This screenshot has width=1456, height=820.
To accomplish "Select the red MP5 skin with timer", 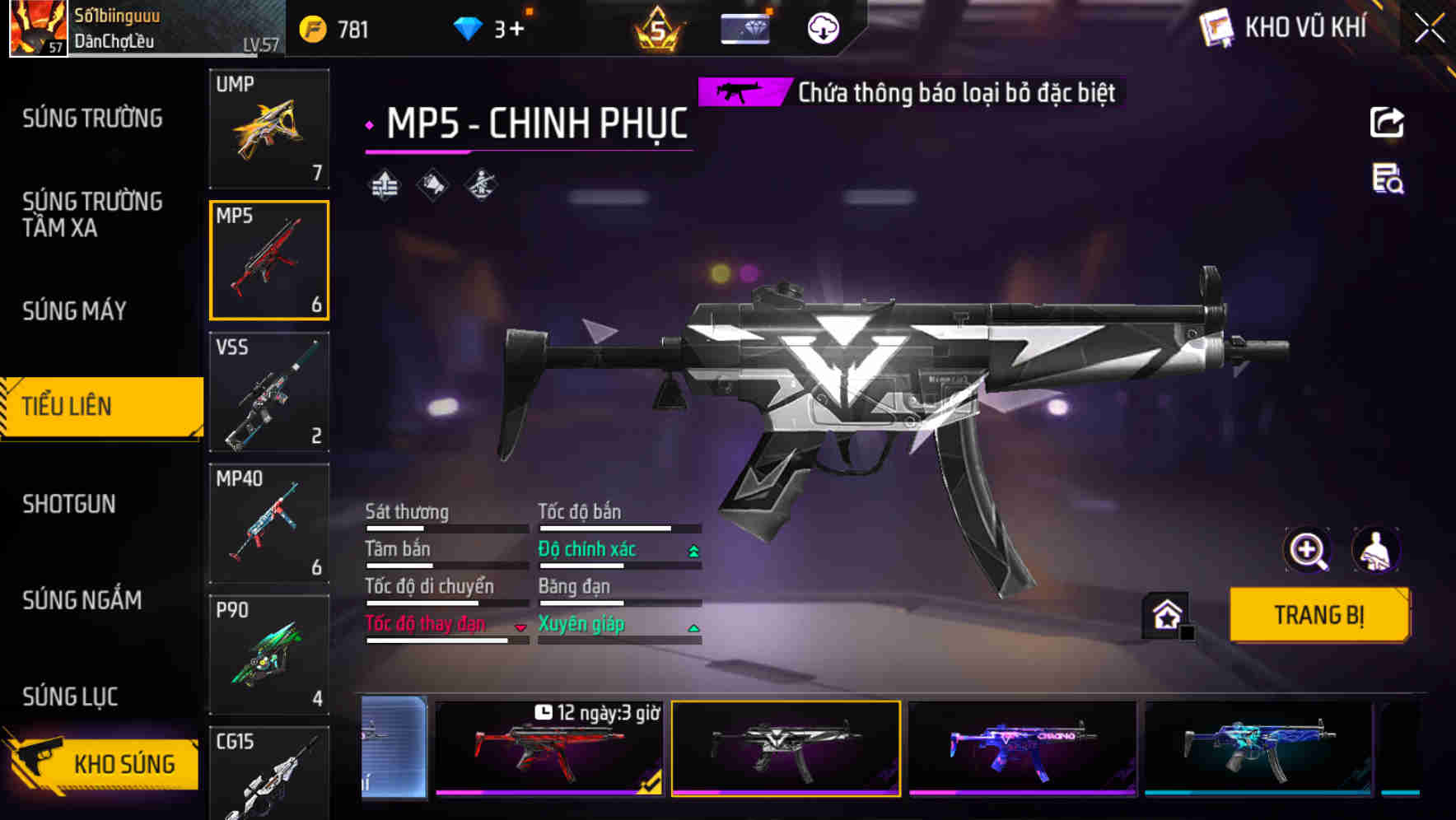I will click(x=549, y=749).
